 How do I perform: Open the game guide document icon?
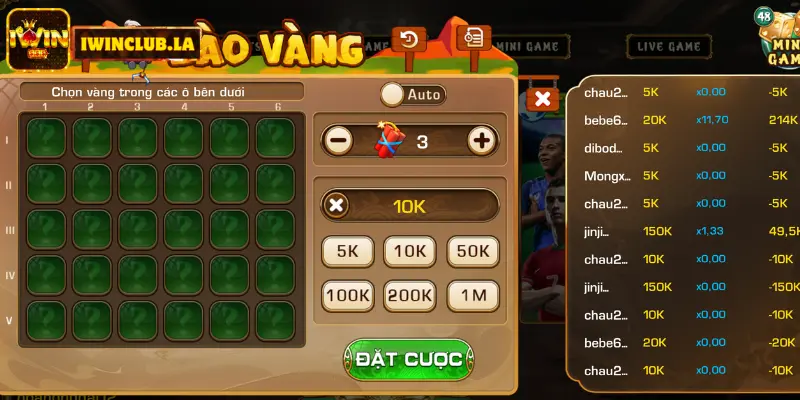472,37
